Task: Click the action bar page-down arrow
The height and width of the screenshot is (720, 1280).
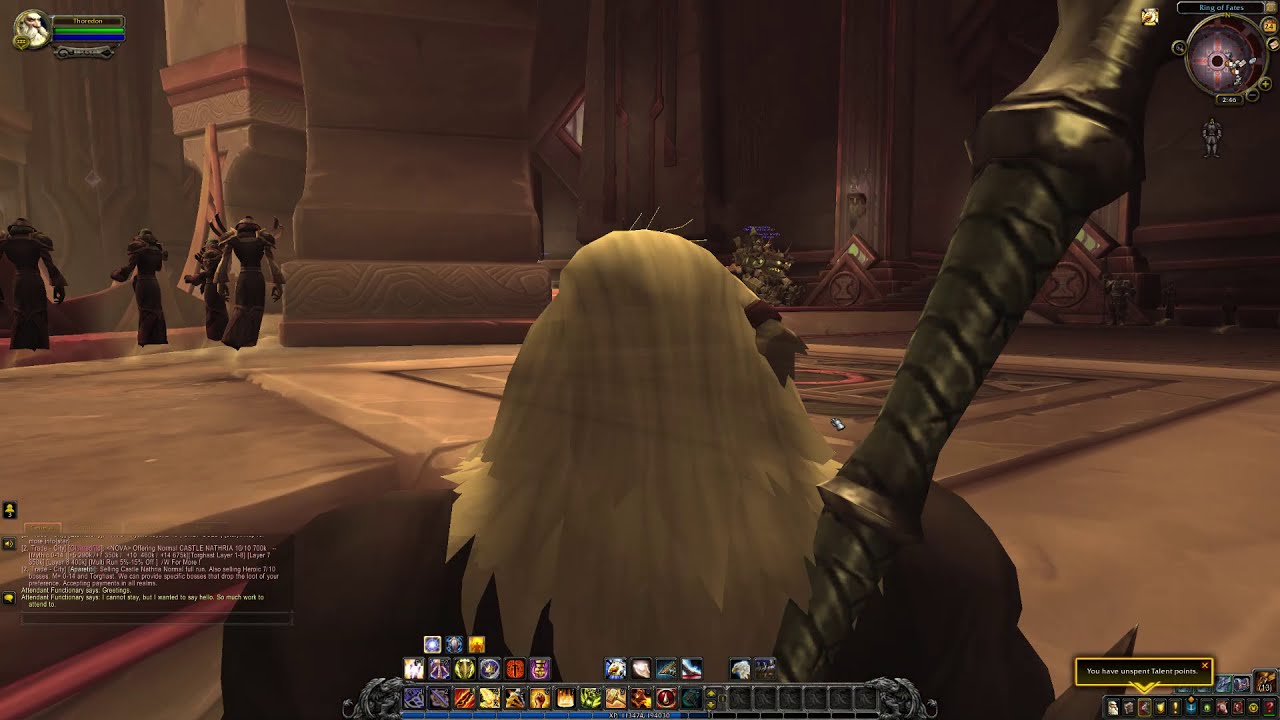Action: point(711,705)
